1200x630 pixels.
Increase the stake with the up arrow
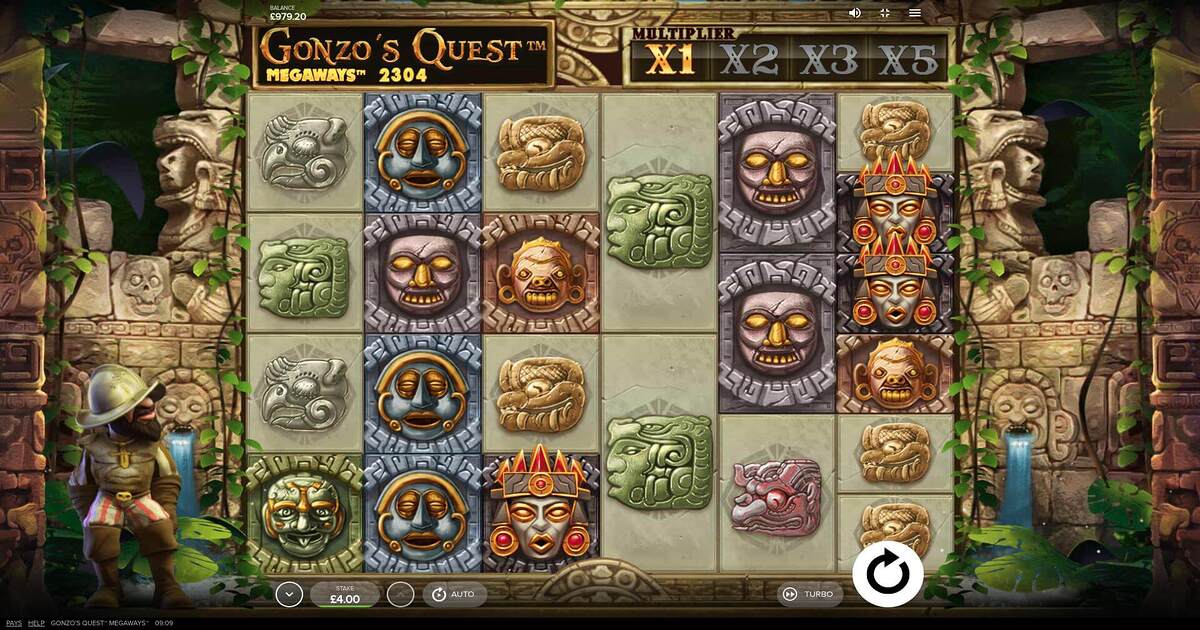pos(400,594)
